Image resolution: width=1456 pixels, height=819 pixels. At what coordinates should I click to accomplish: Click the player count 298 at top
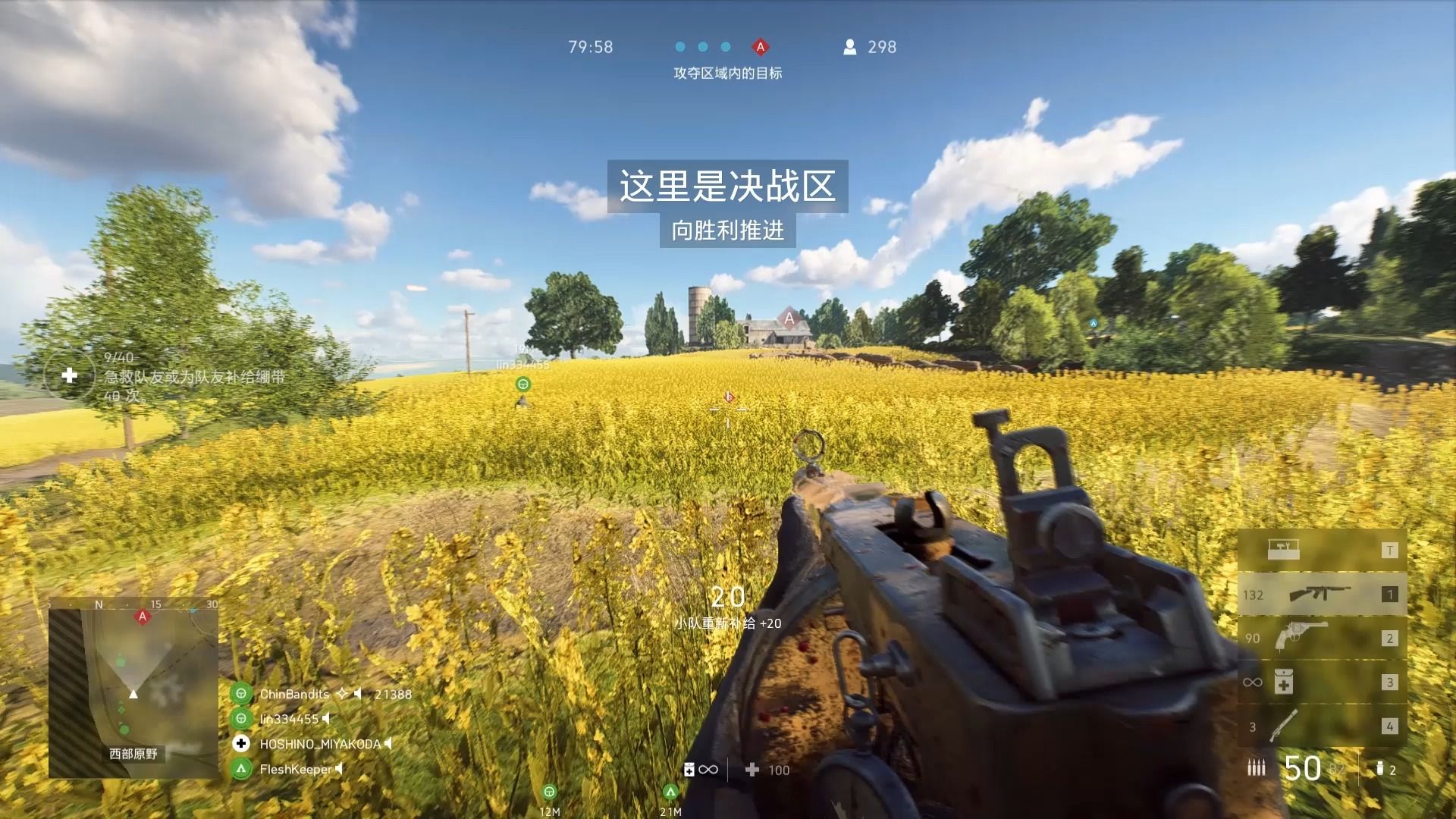(x=880, y=46)
